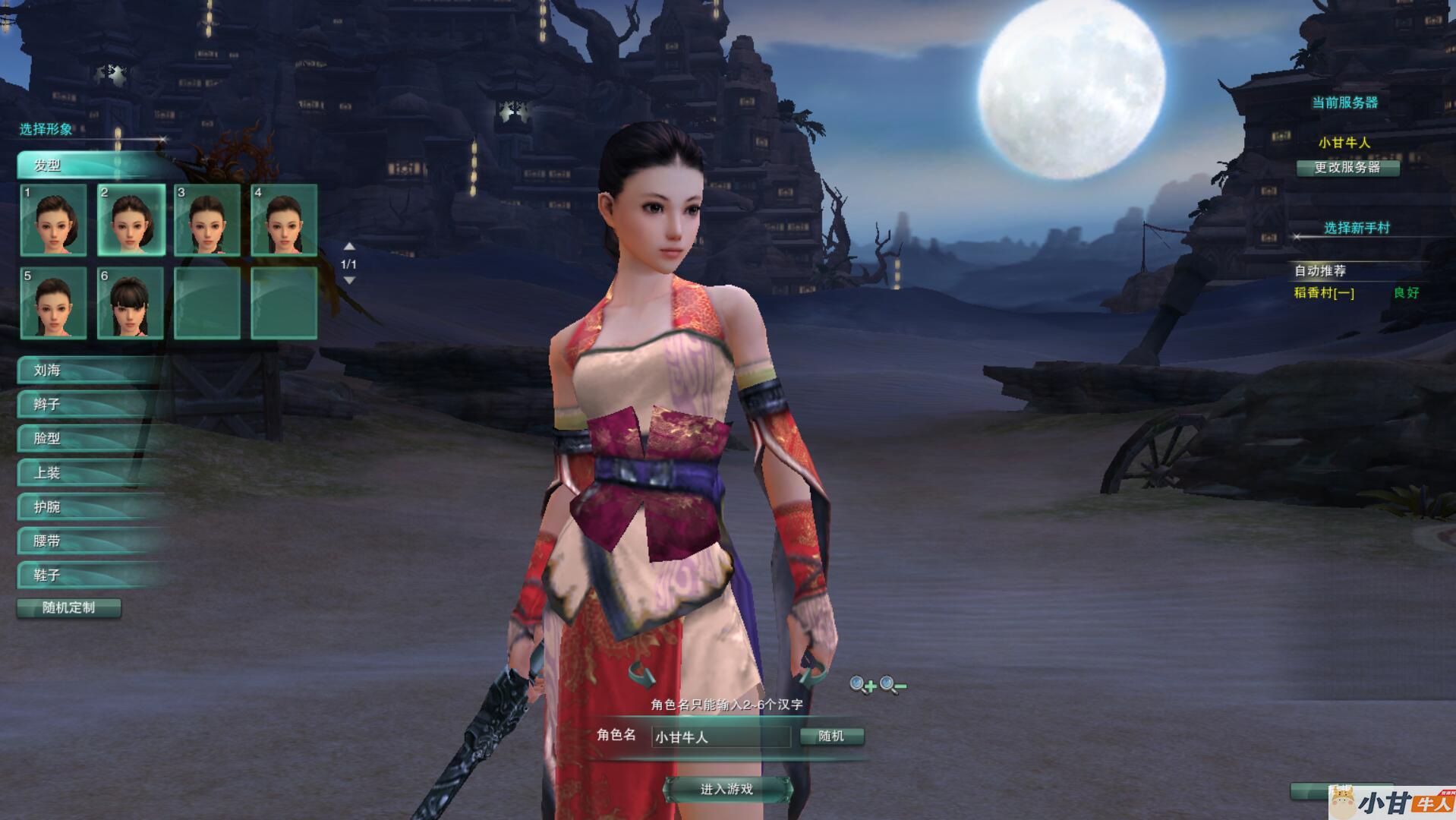Click the 更改服务器 change server button

tap(1347, 168)
